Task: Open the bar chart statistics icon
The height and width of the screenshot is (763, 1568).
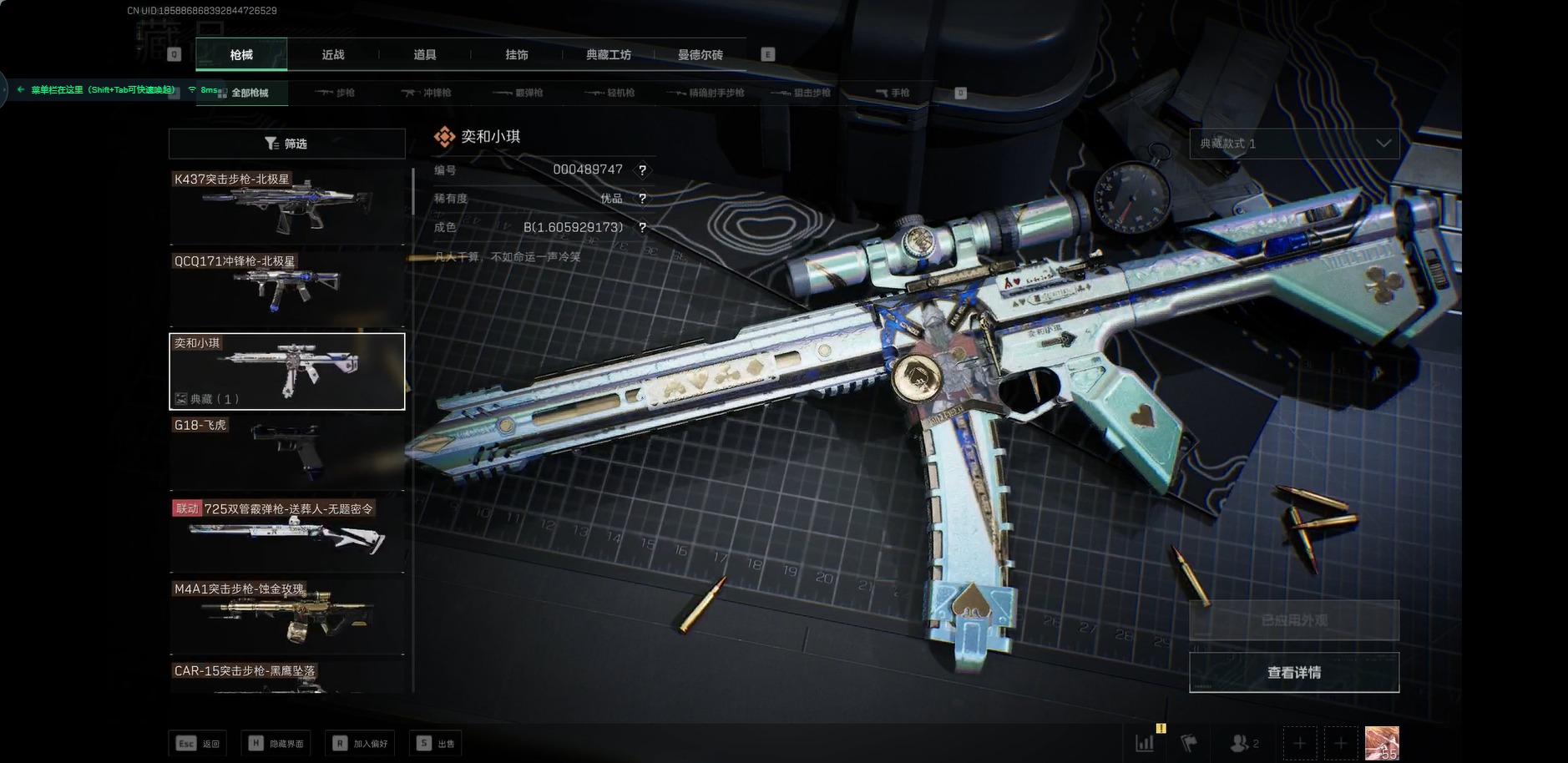Action: click(x=1145, y=743)
